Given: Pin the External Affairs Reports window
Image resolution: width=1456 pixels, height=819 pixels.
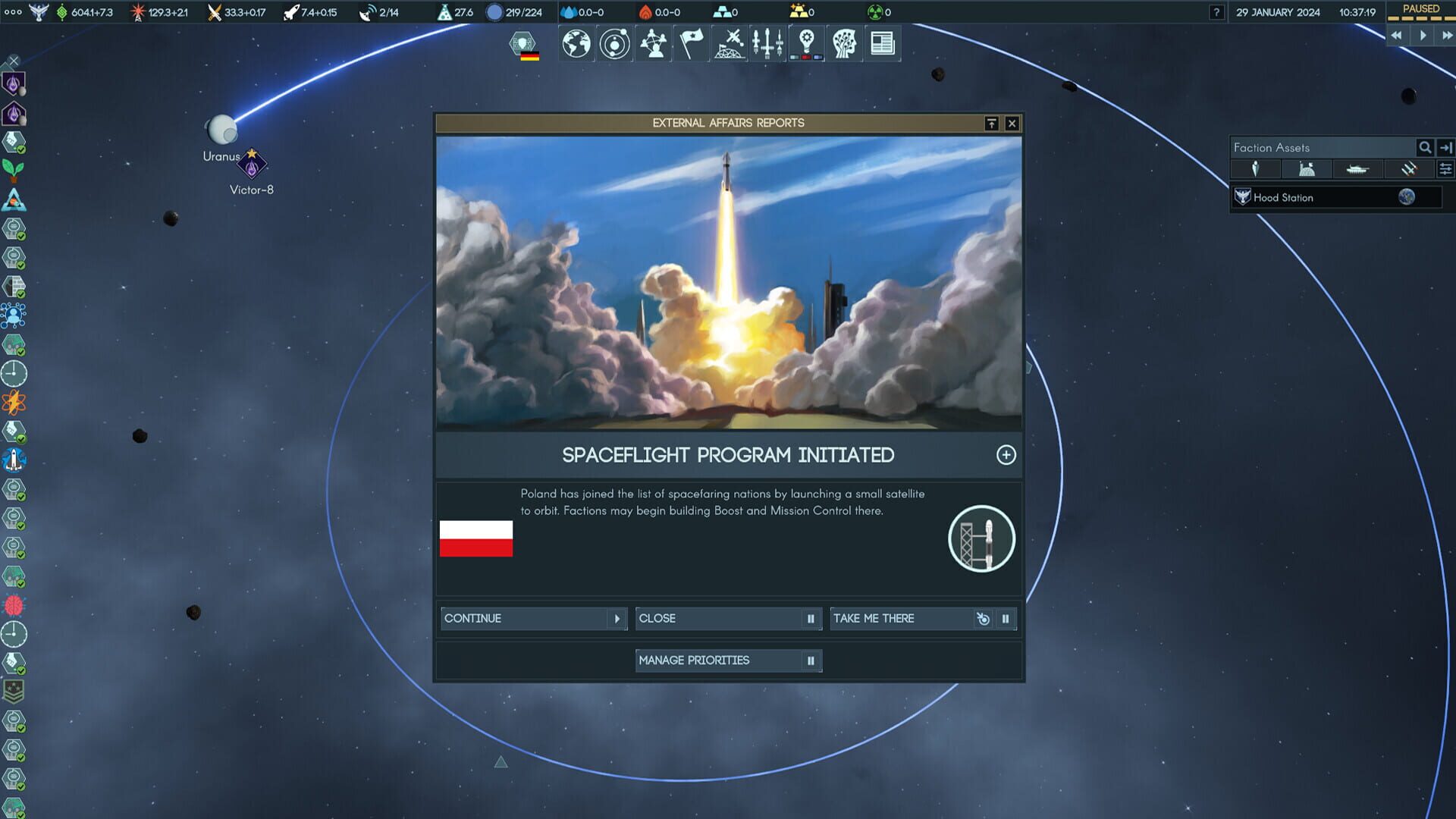Looking at the screenshot, I should pos(991,122).
